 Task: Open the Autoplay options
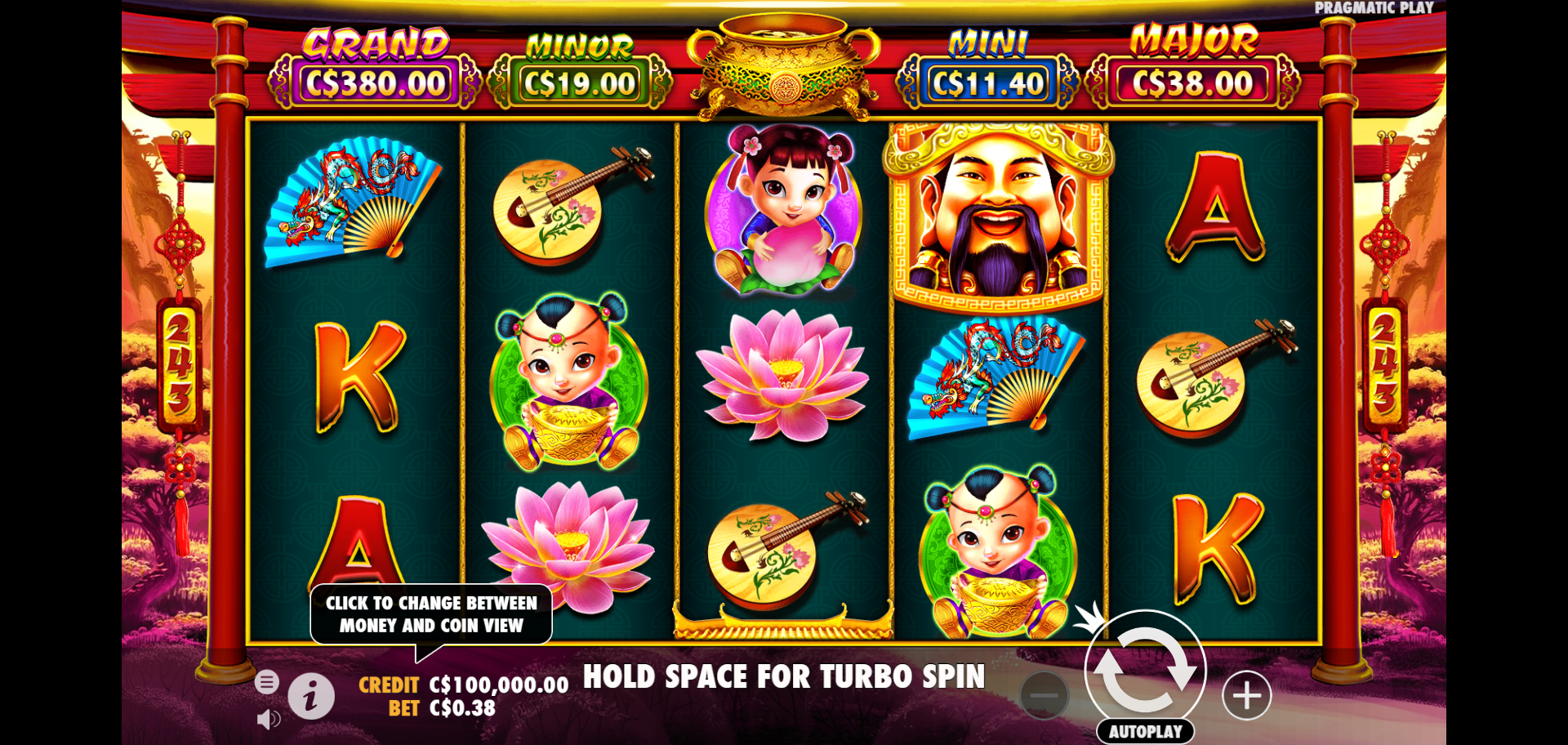(x=1145, y=731)
